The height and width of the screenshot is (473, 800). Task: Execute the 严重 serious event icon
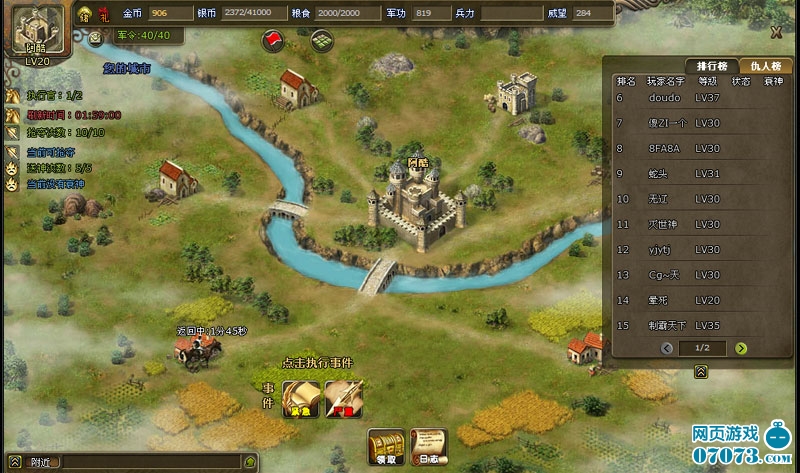coord(342,398)
